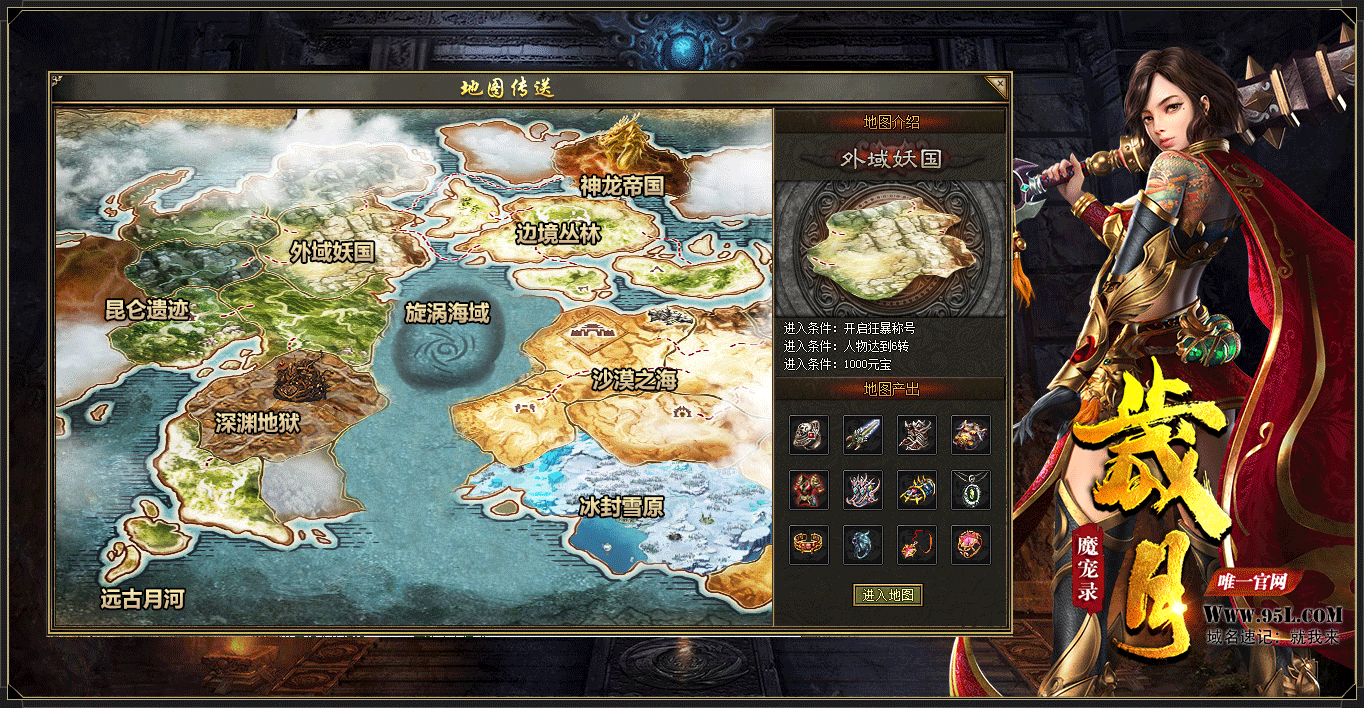Click the 进入地图 button
The height and width of the screenshot is (708, 1364).
pyautogui.click(x=888, y=595)
